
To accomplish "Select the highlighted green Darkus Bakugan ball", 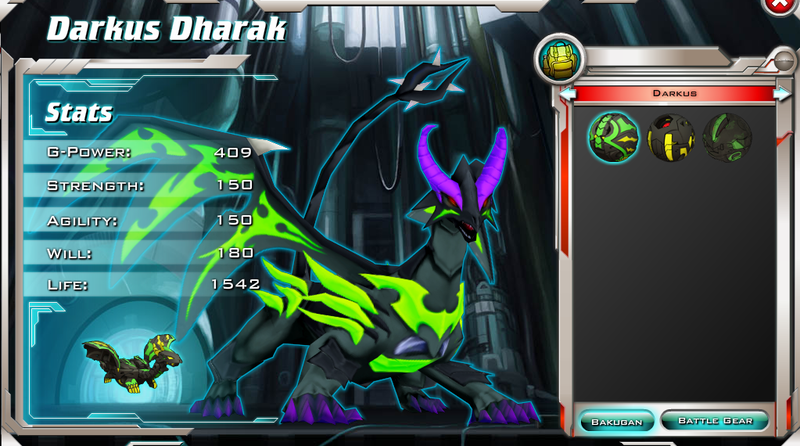I will pos(612,136).
